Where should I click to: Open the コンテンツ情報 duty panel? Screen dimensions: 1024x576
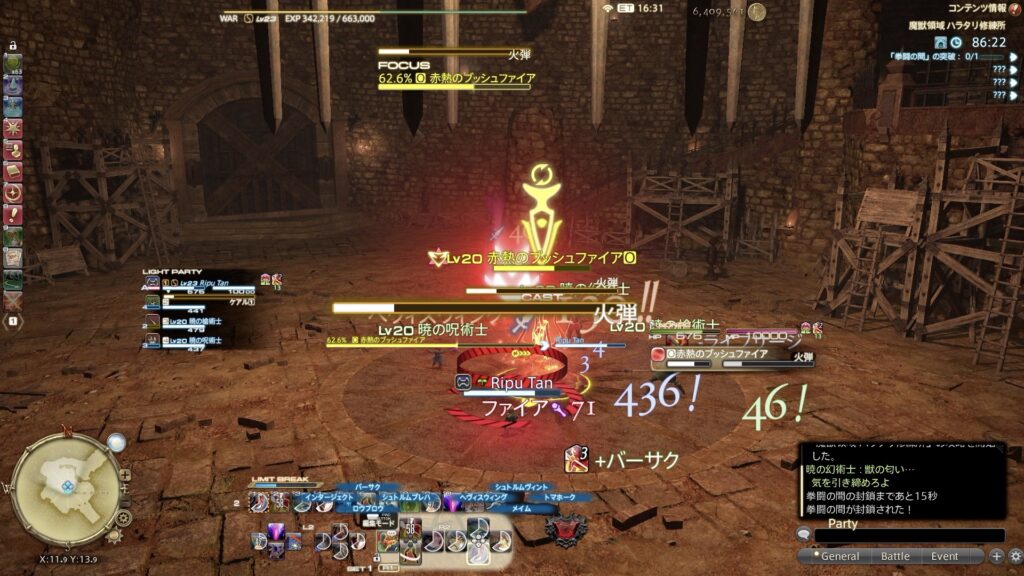coord(980,8)
